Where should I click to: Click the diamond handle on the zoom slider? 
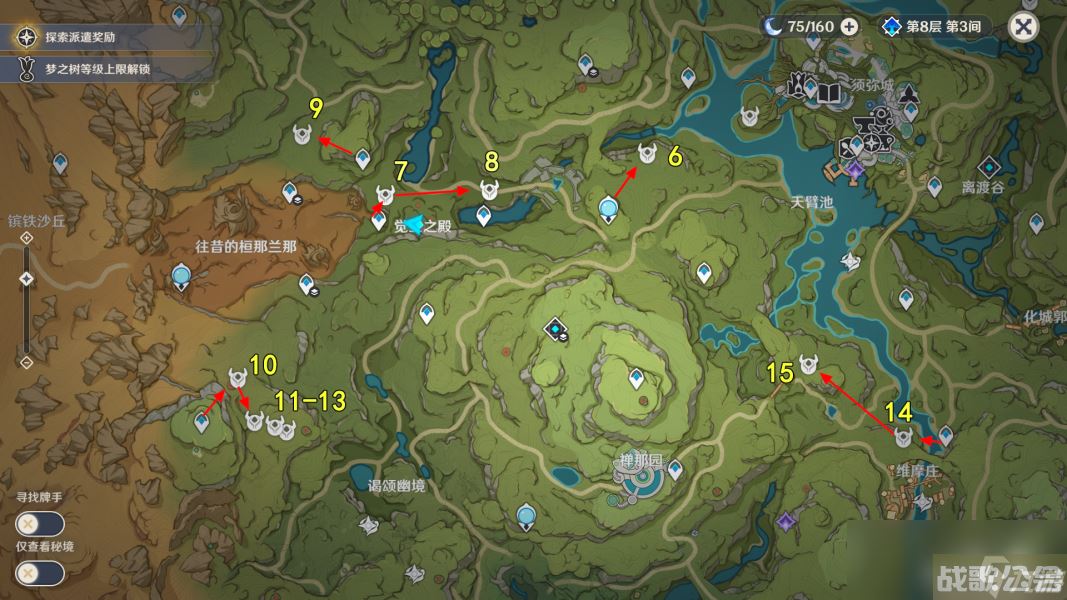tap(27, 279)
